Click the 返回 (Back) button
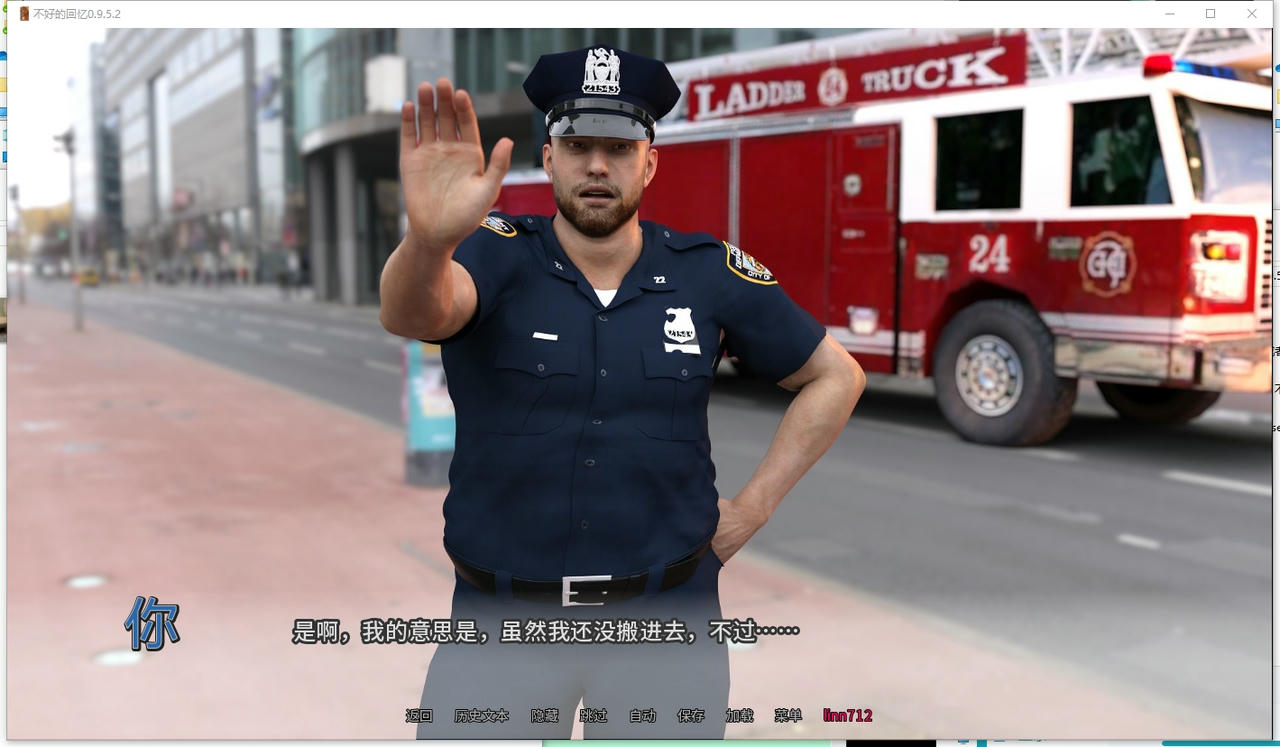 (x=419, y=716)
